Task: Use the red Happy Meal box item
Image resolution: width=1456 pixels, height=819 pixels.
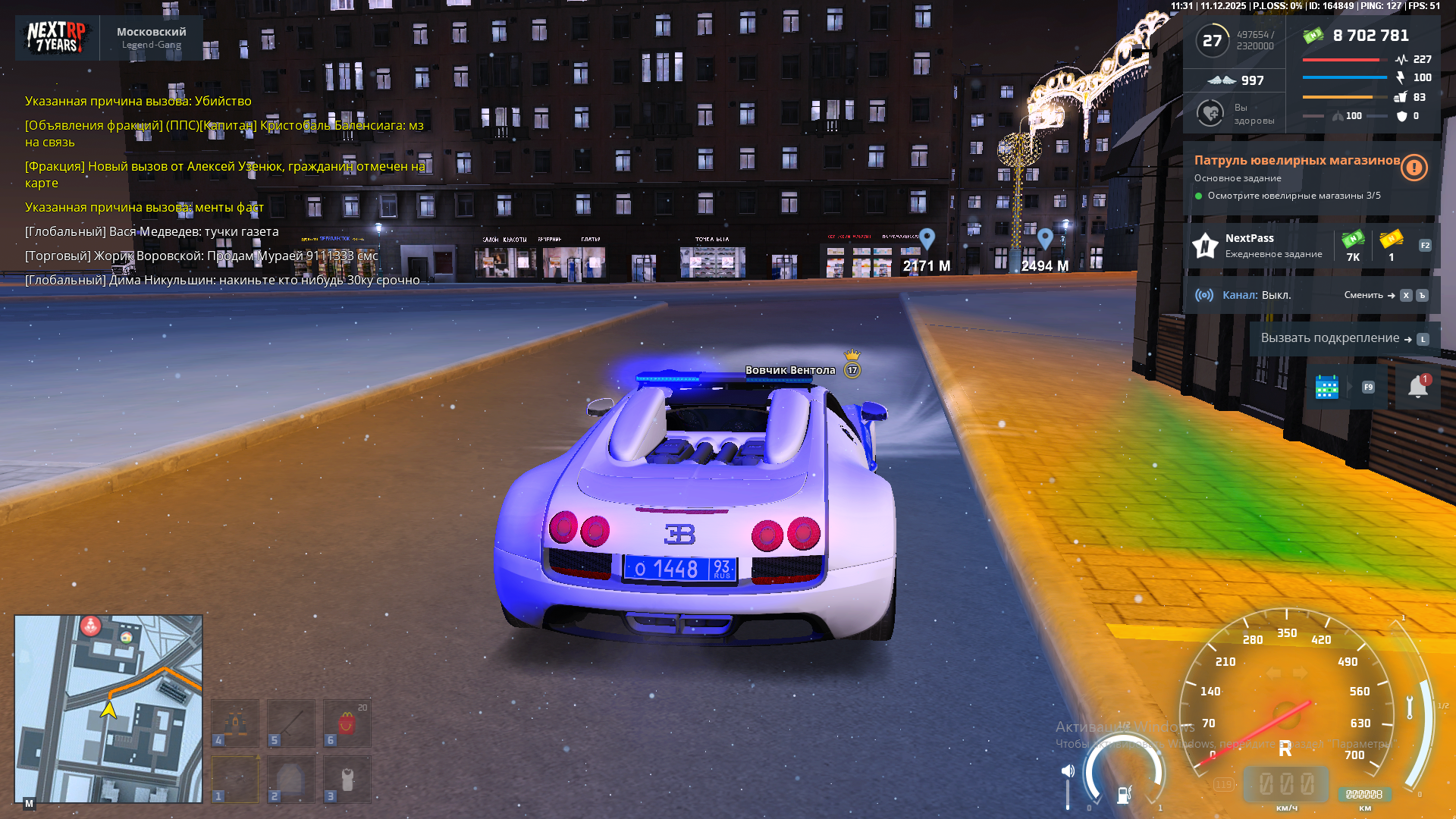Action: pyautogui.click(x=347, y=723)
